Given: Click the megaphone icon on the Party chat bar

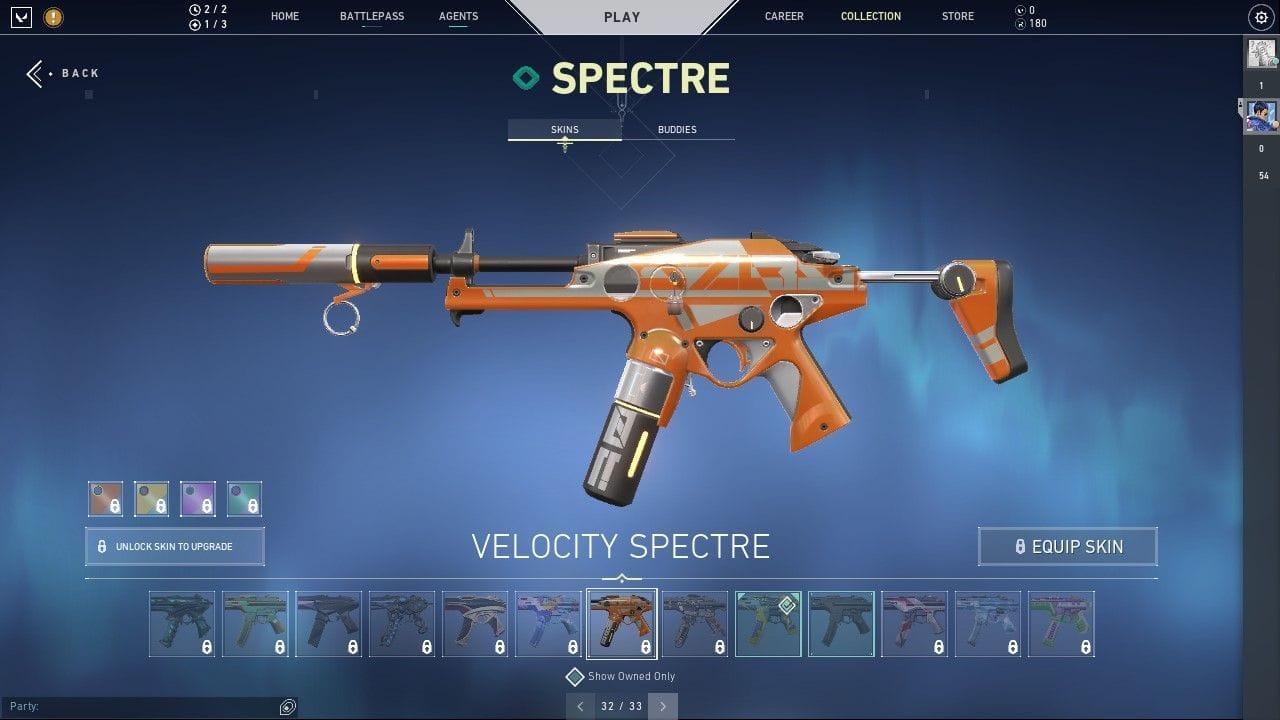Looking at the screenshot, I should tap(289, 707).
